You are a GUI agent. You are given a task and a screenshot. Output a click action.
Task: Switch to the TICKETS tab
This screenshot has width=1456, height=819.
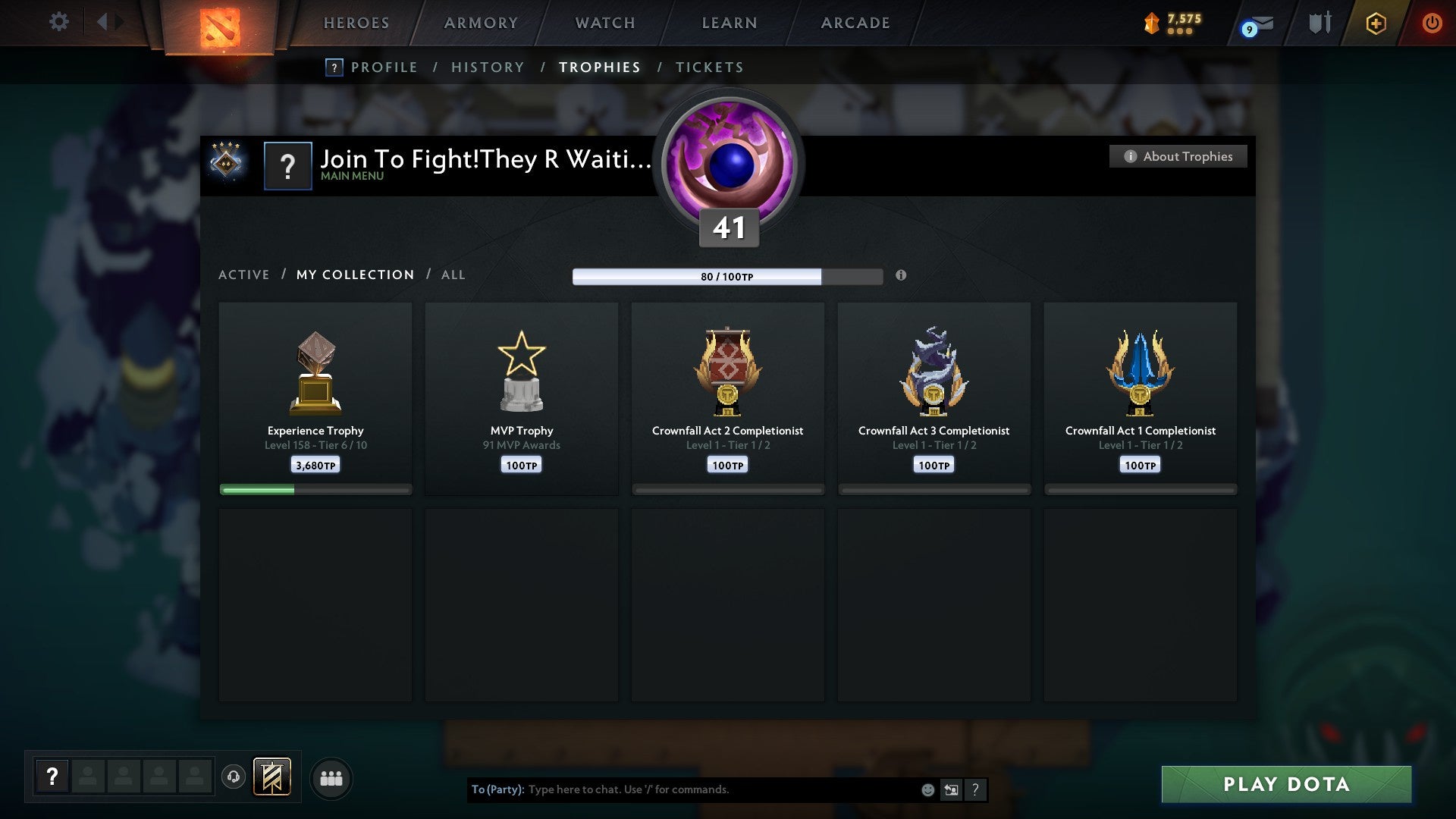pyautogui.click(x=708, y=67)
